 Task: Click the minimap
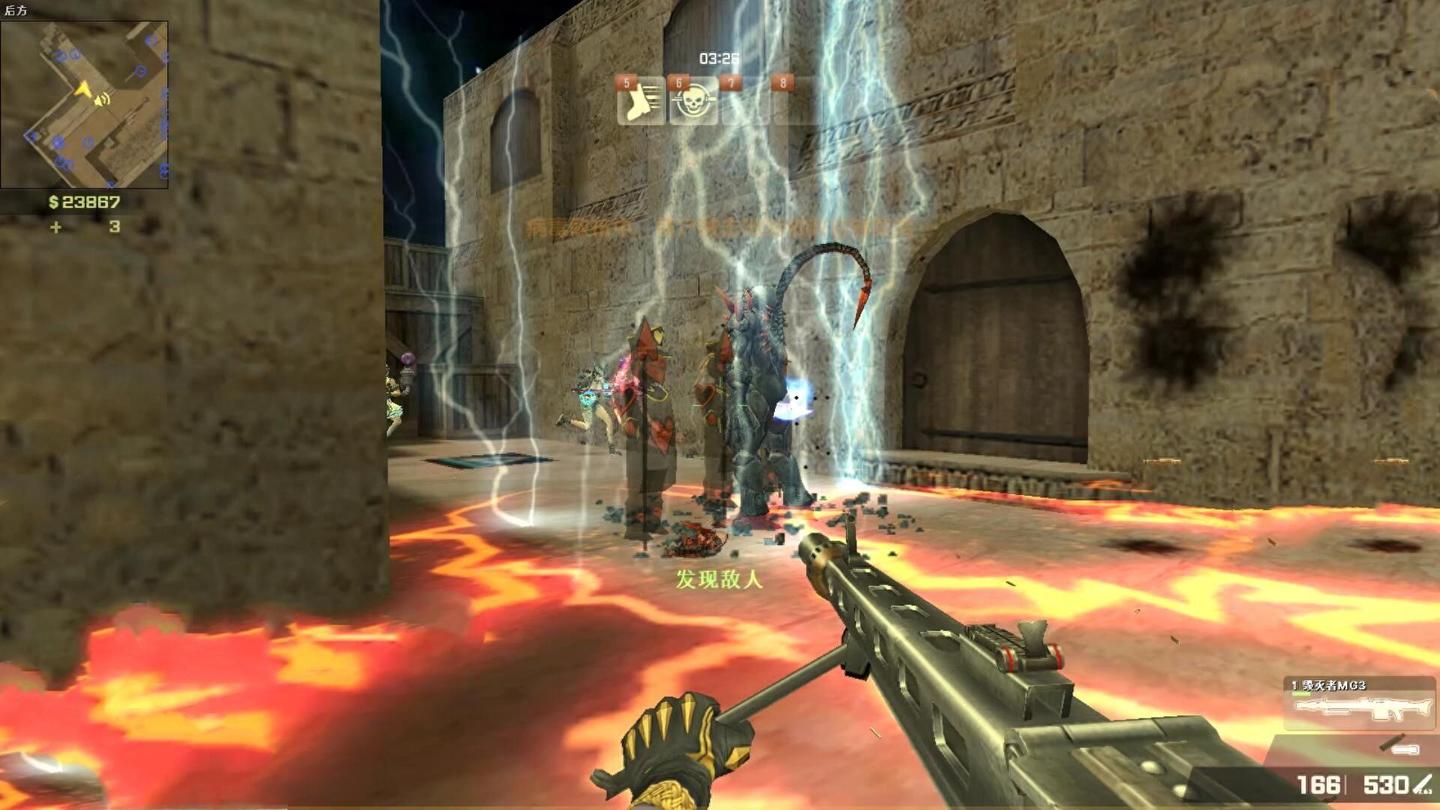84,104
